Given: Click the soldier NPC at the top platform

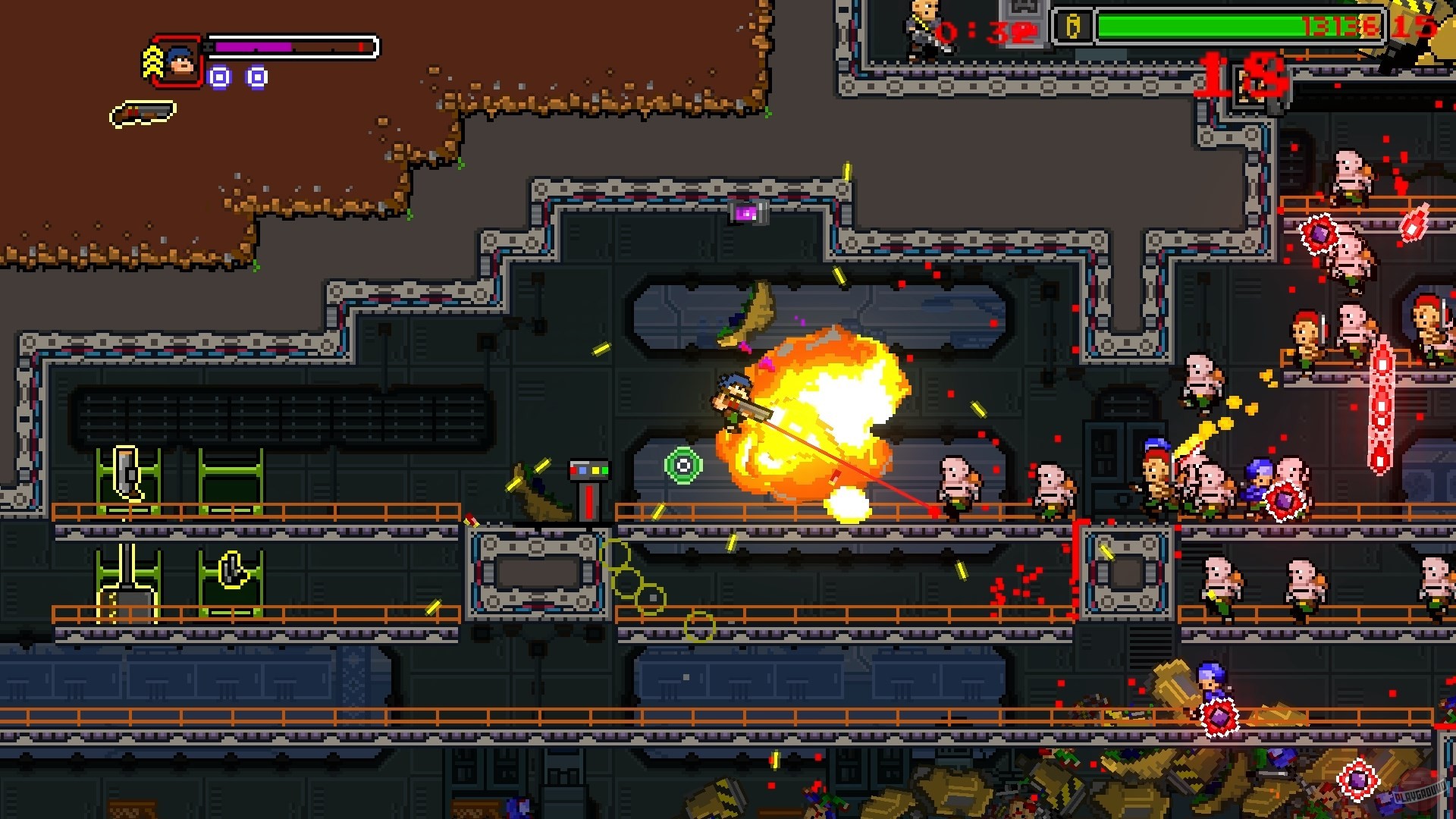Looking at the screenshot, I should (x=921, y=30).
